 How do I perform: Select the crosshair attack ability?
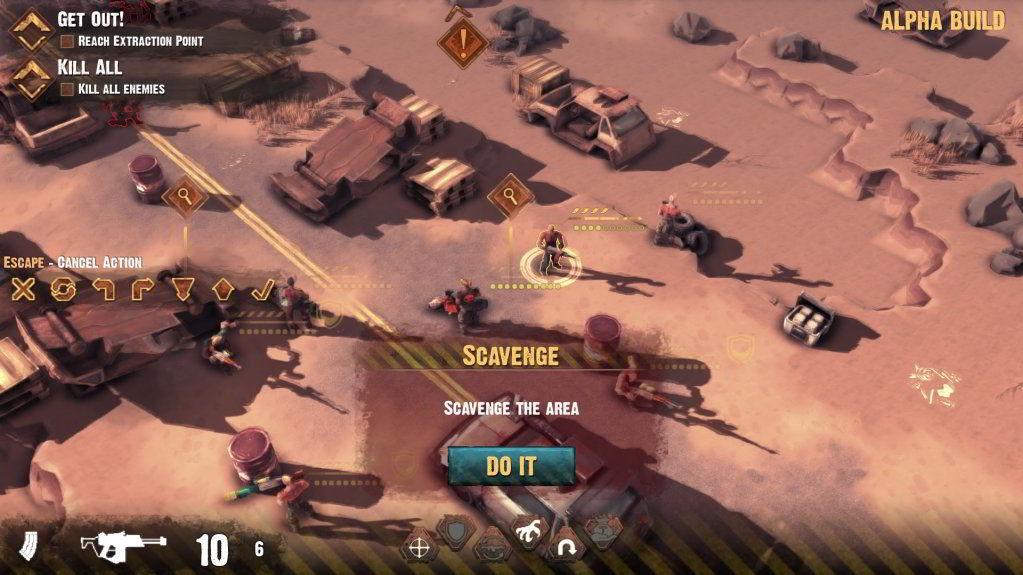(418, 547)
